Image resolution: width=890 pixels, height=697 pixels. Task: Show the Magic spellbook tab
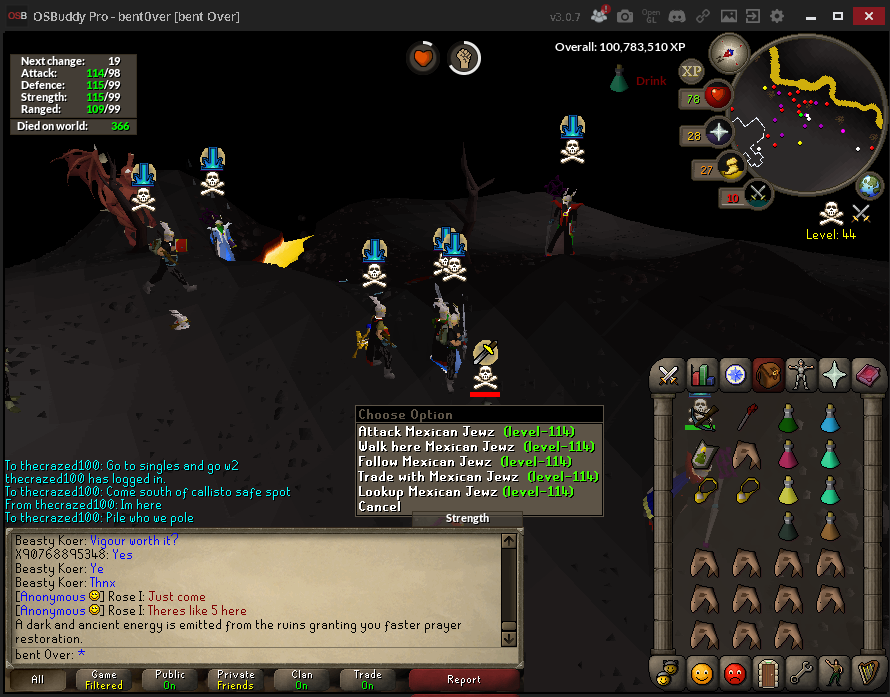866,375
